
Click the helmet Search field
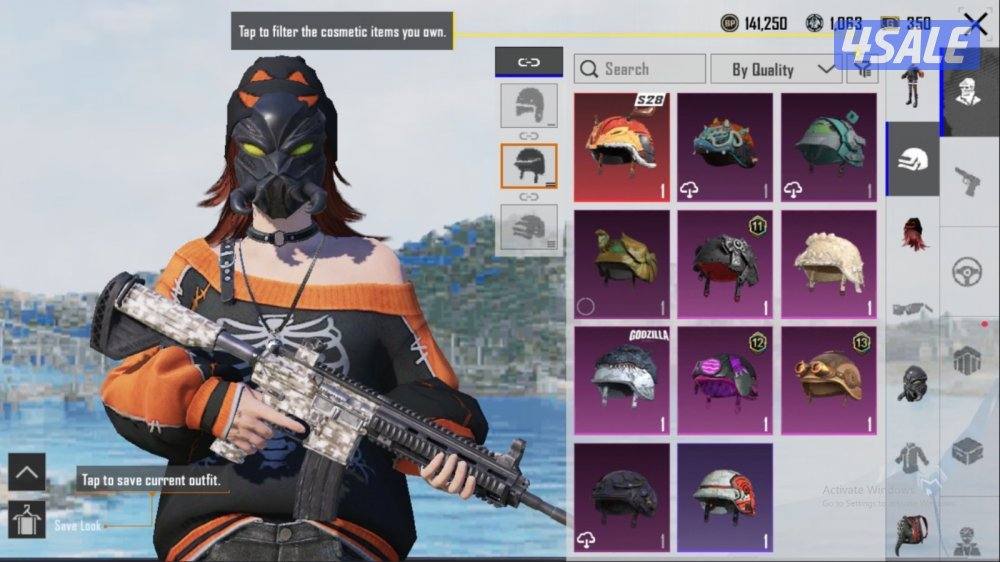click(640, 69)
